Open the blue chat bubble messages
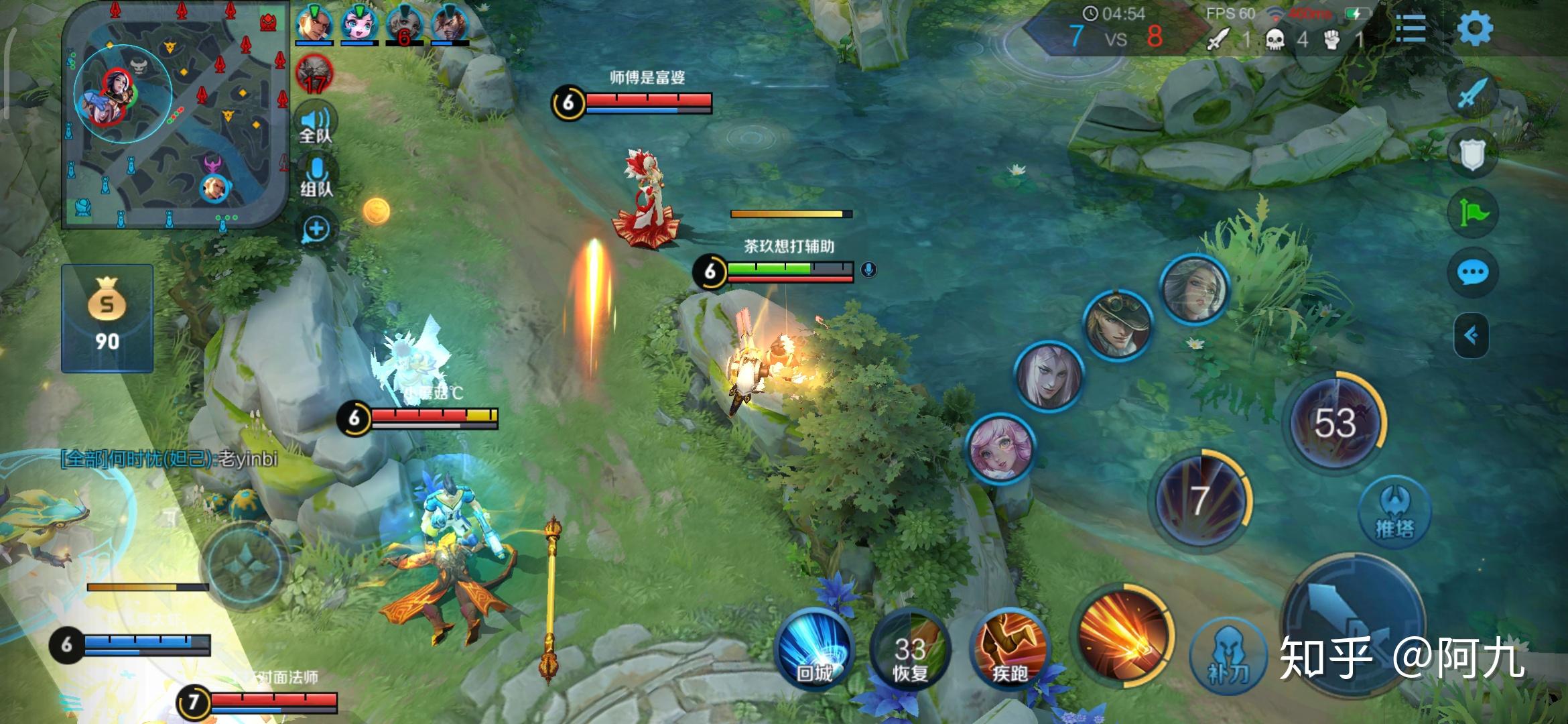 coord(1472,273)
